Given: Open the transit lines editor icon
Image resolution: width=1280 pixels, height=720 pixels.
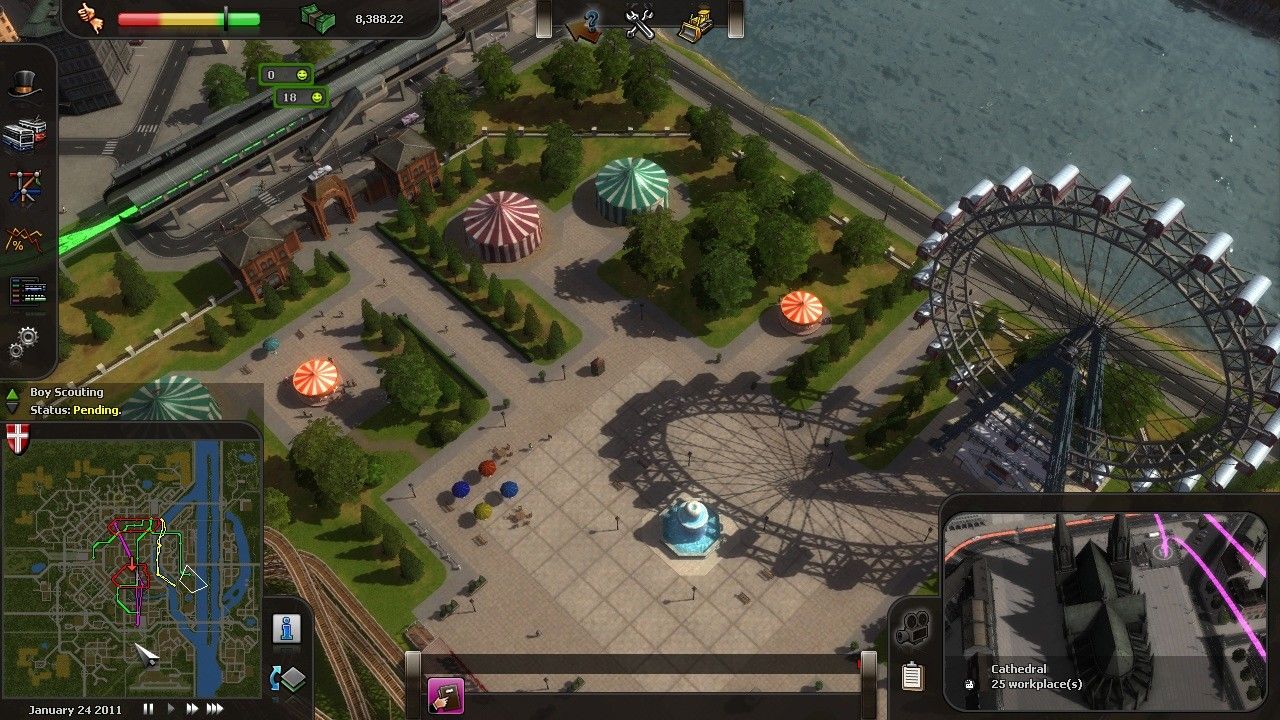Looking at the screenshot, I should click(25, 187).
